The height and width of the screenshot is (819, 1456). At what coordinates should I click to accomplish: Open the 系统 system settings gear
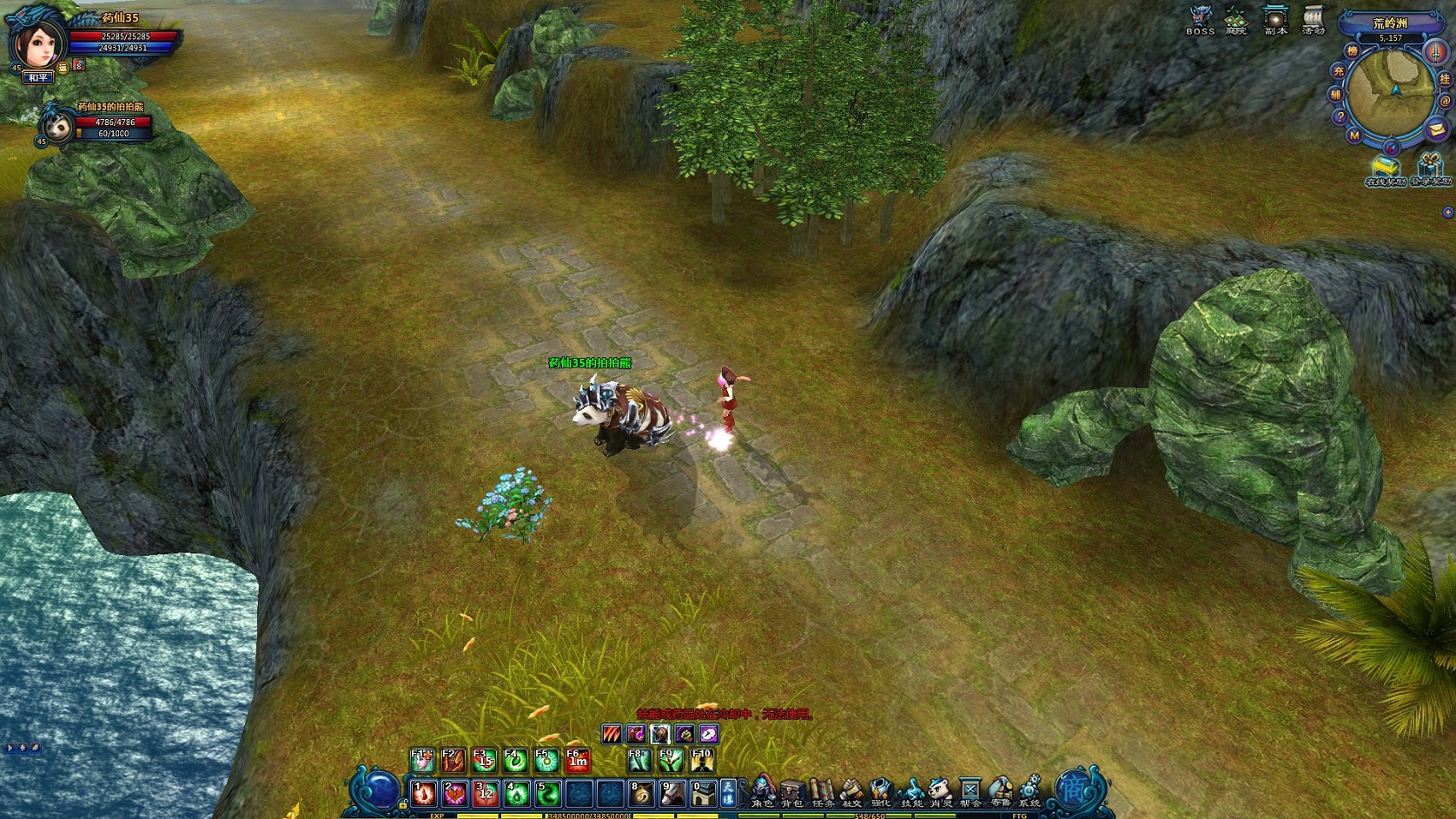pyautogui.click(x=1029, y=792)
